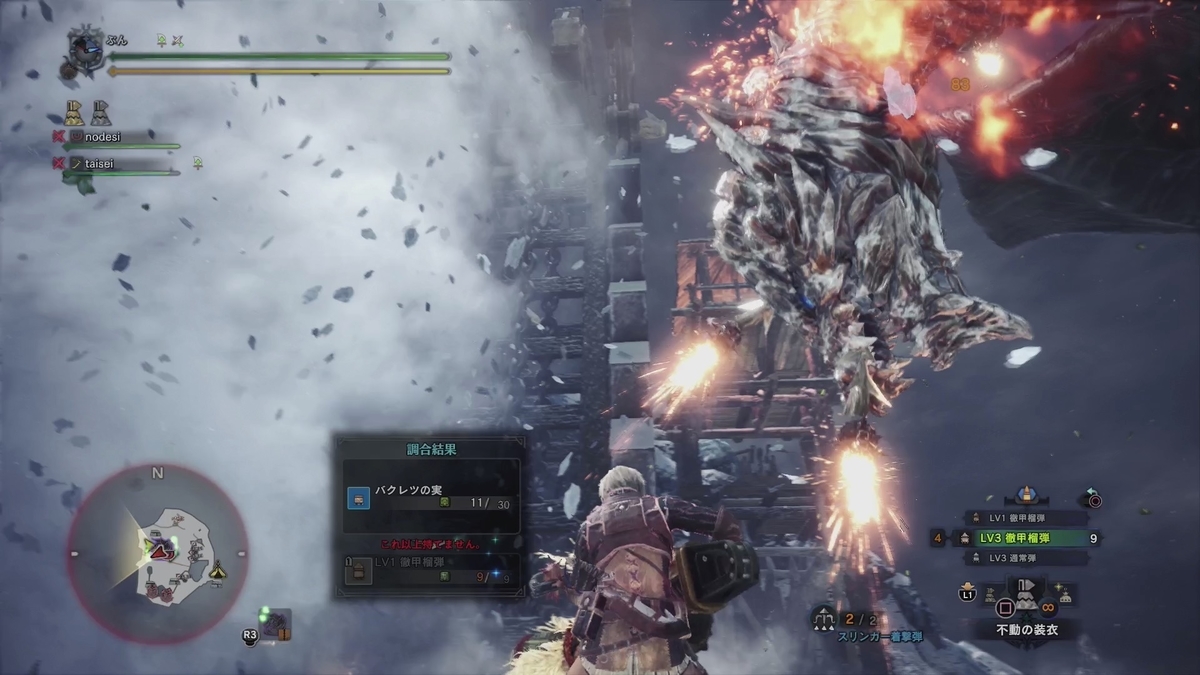The width and height of the screenshot is (1200, 675).
Task: Click the slinger ammo icon
Action: click(826, 621)
